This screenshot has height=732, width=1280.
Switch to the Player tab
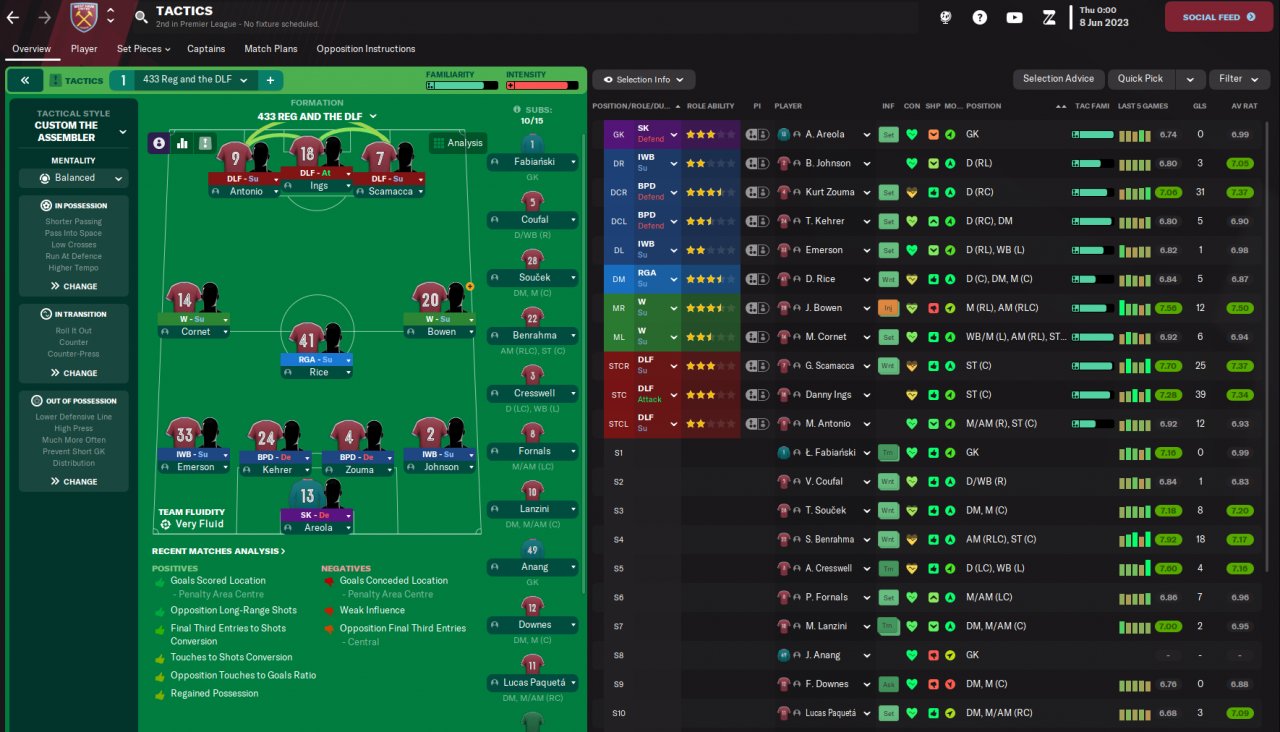coord(84,49)
